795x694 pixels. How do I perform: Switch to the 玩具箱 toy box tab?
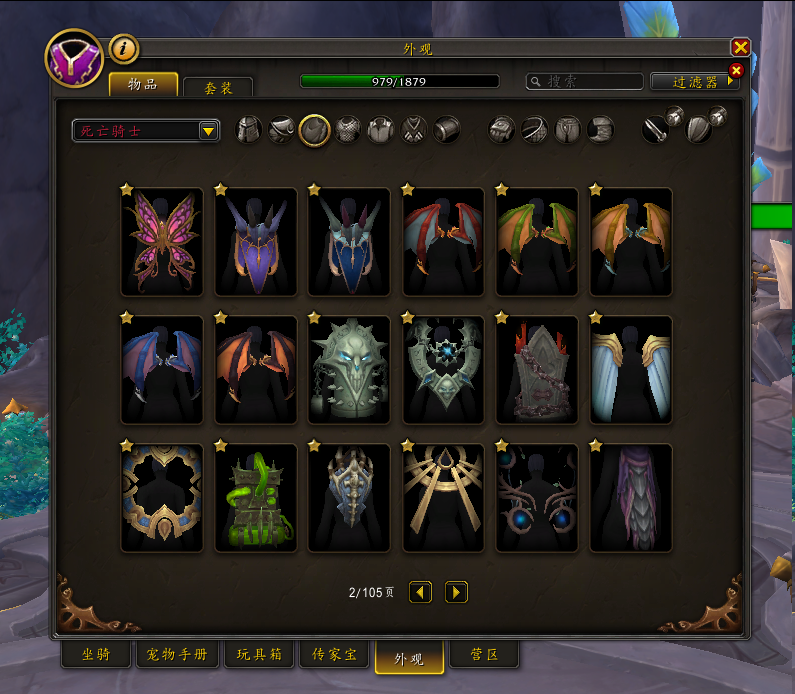coord(259,656)
